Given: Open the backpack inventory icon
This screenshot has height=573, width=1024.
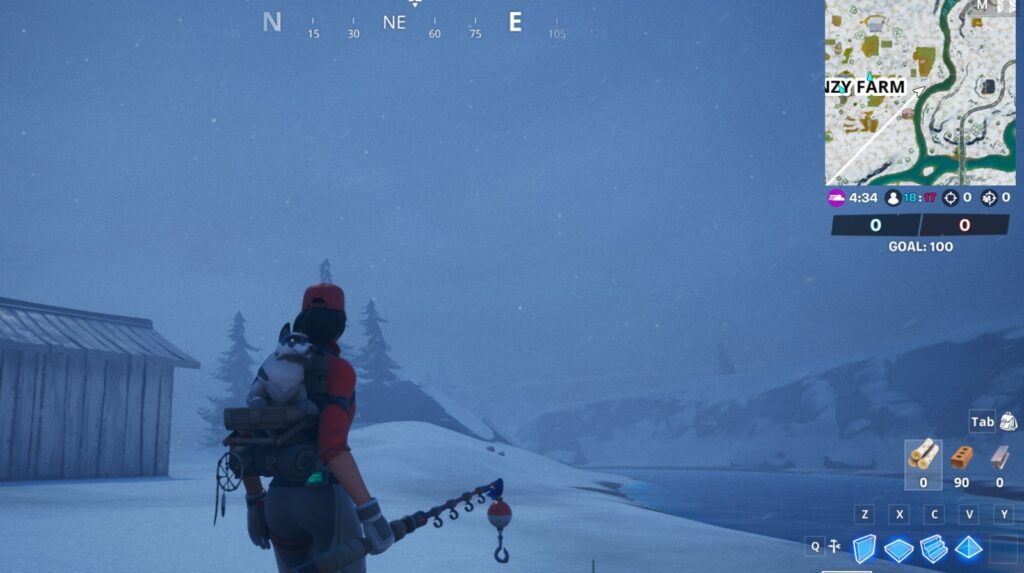Looking at the screenshot, I should (1007, 421).
